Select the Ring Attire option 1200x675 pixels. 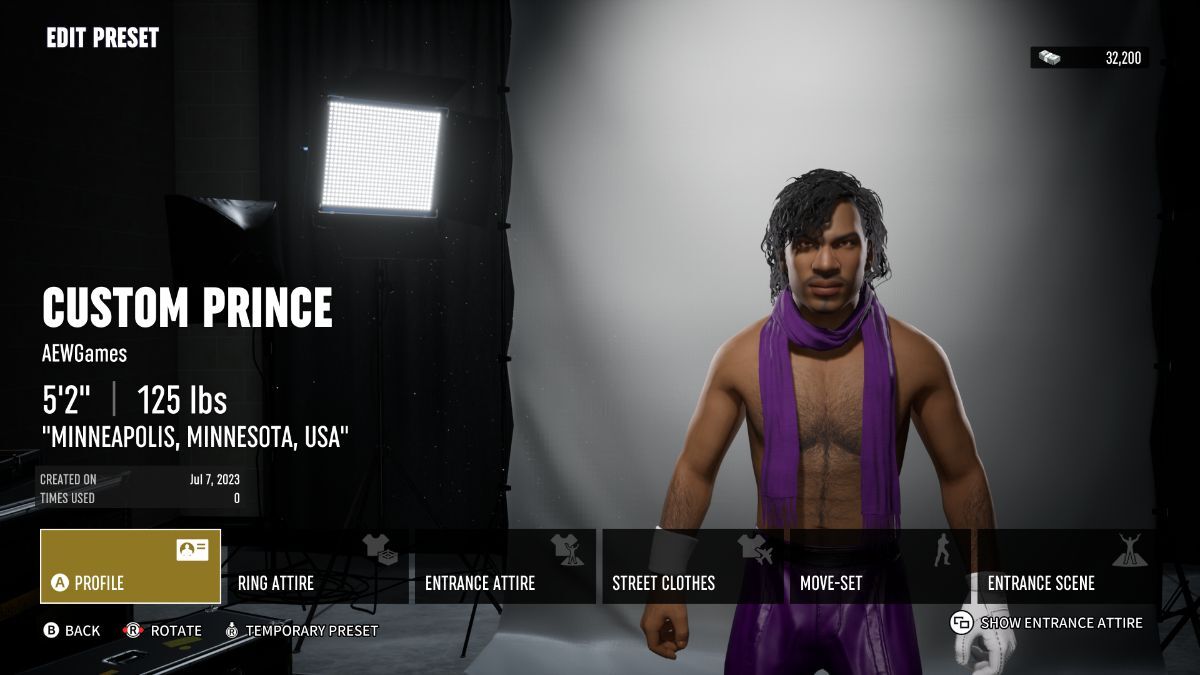(318, 566)
